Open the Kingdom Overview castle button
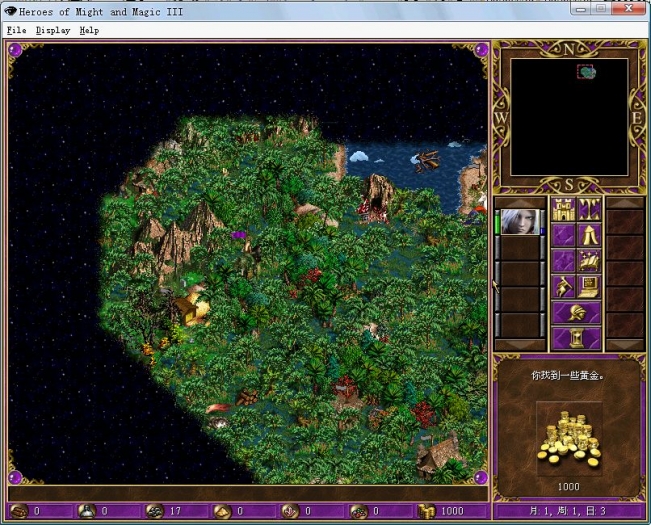 click(564, 210)
